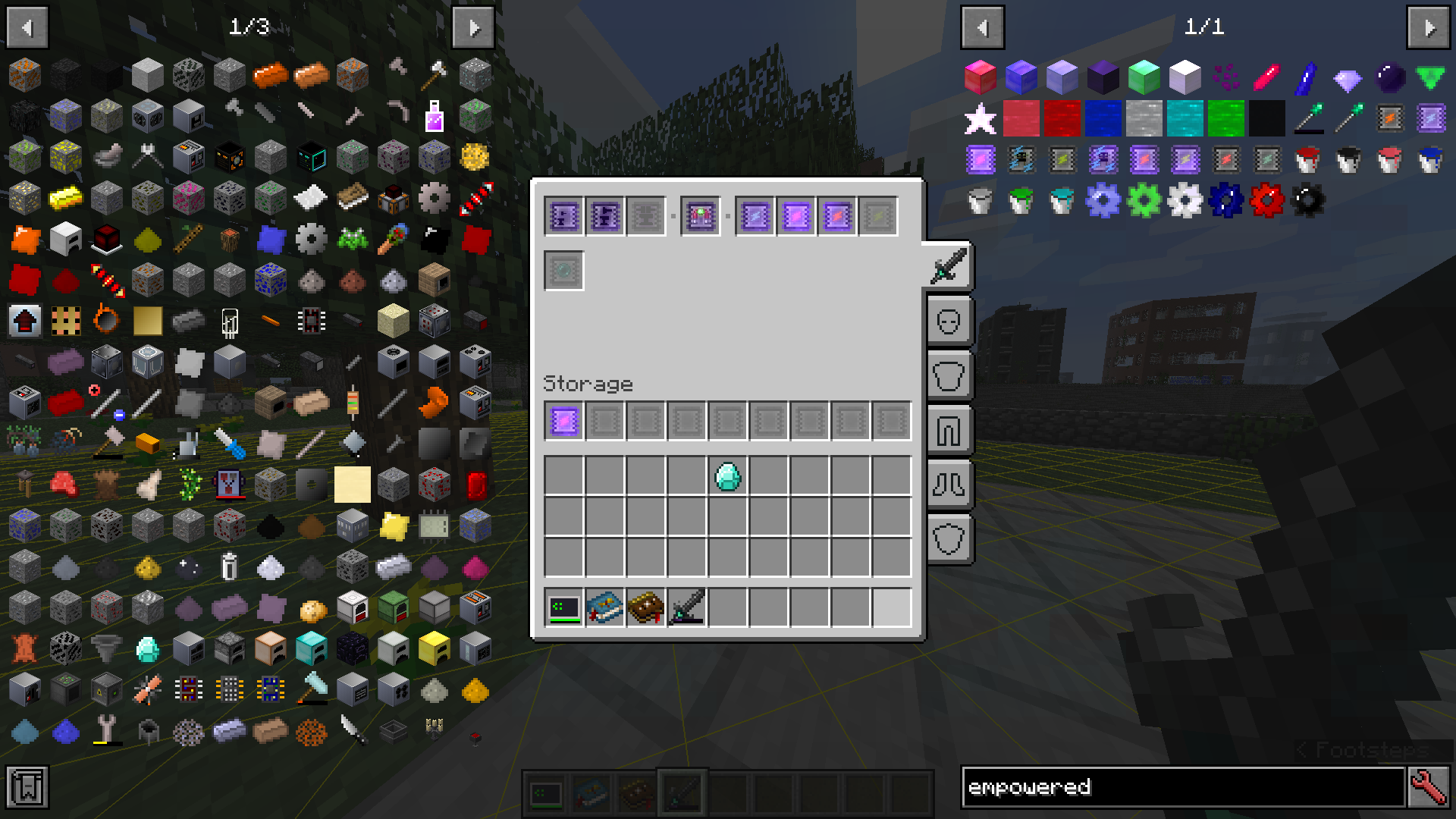Viewport: 1456px width, 819px height.
Task: Select the helmet slot icon
Action: point(949,321)
